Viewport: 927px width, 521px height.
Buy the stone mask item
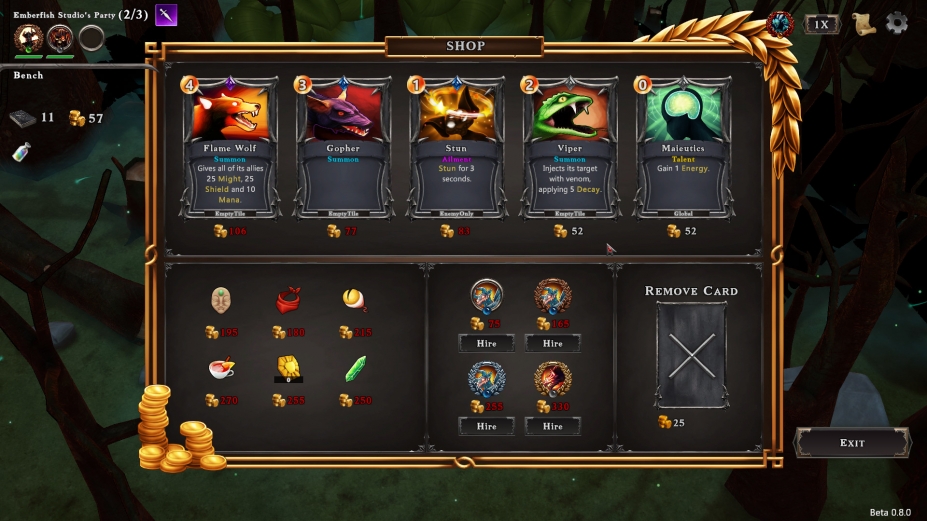click(222, 300)
